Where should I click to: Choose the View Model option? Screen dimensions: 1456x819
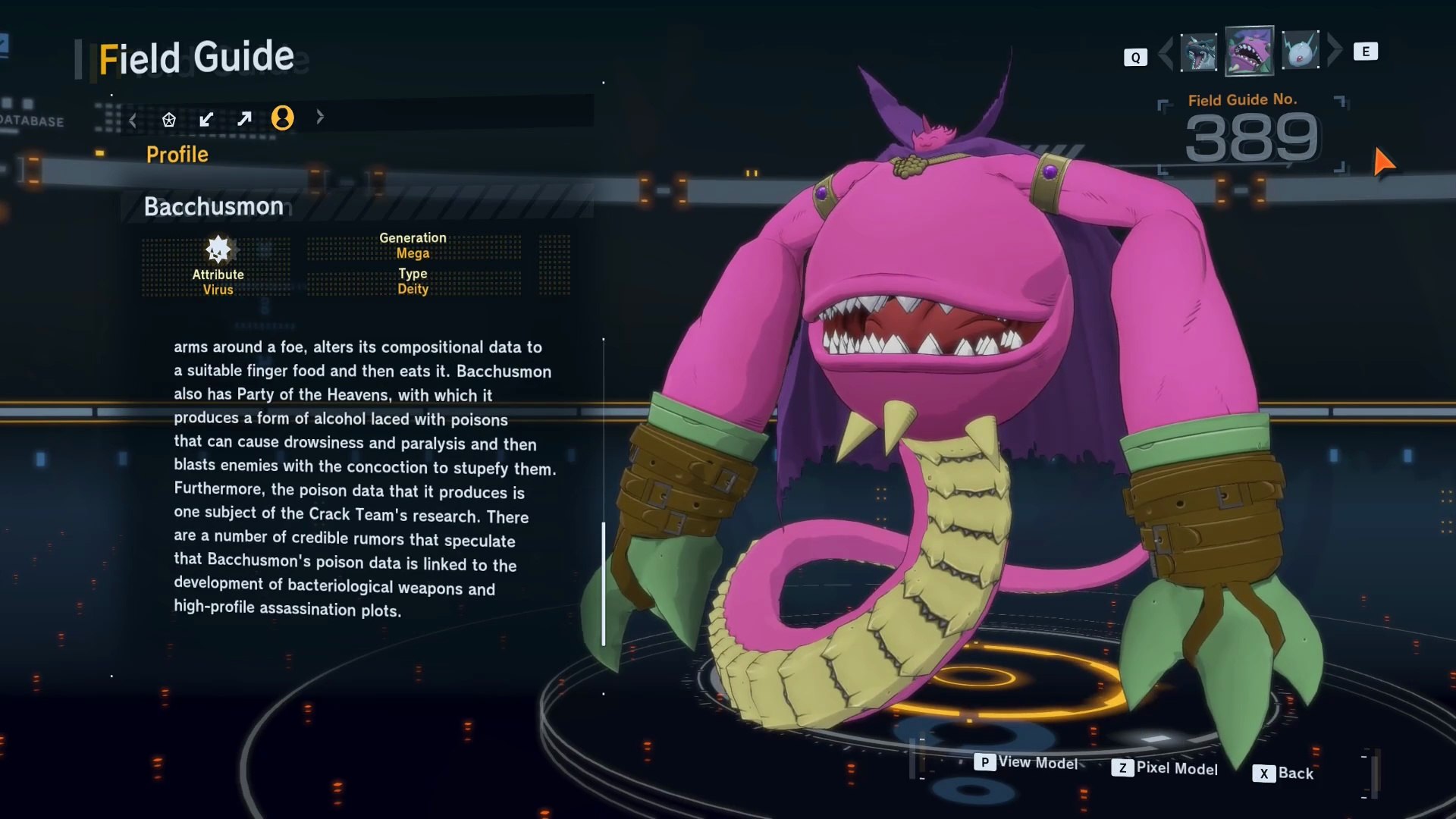click(x=1027, y=762)
